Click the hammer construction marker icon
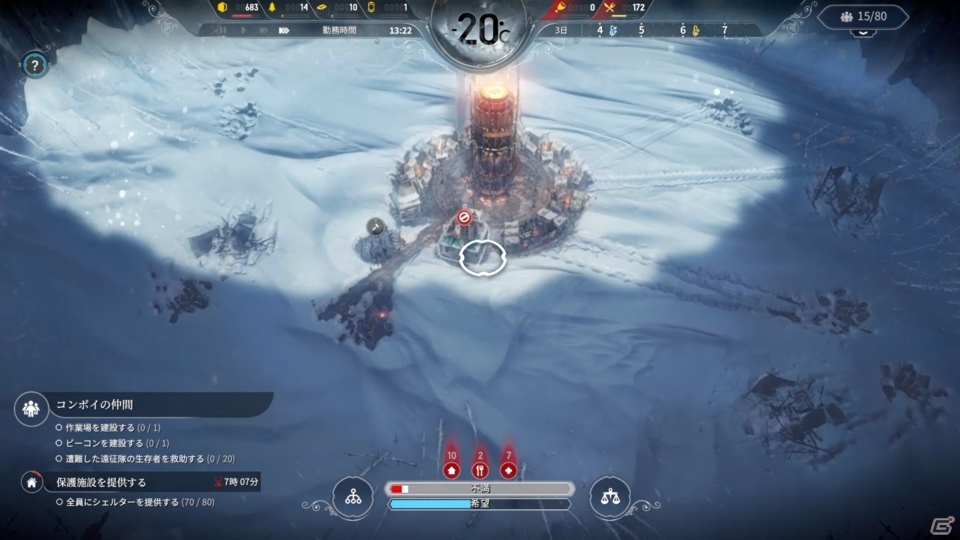This screenshot has height=540, width=960. 376,227
